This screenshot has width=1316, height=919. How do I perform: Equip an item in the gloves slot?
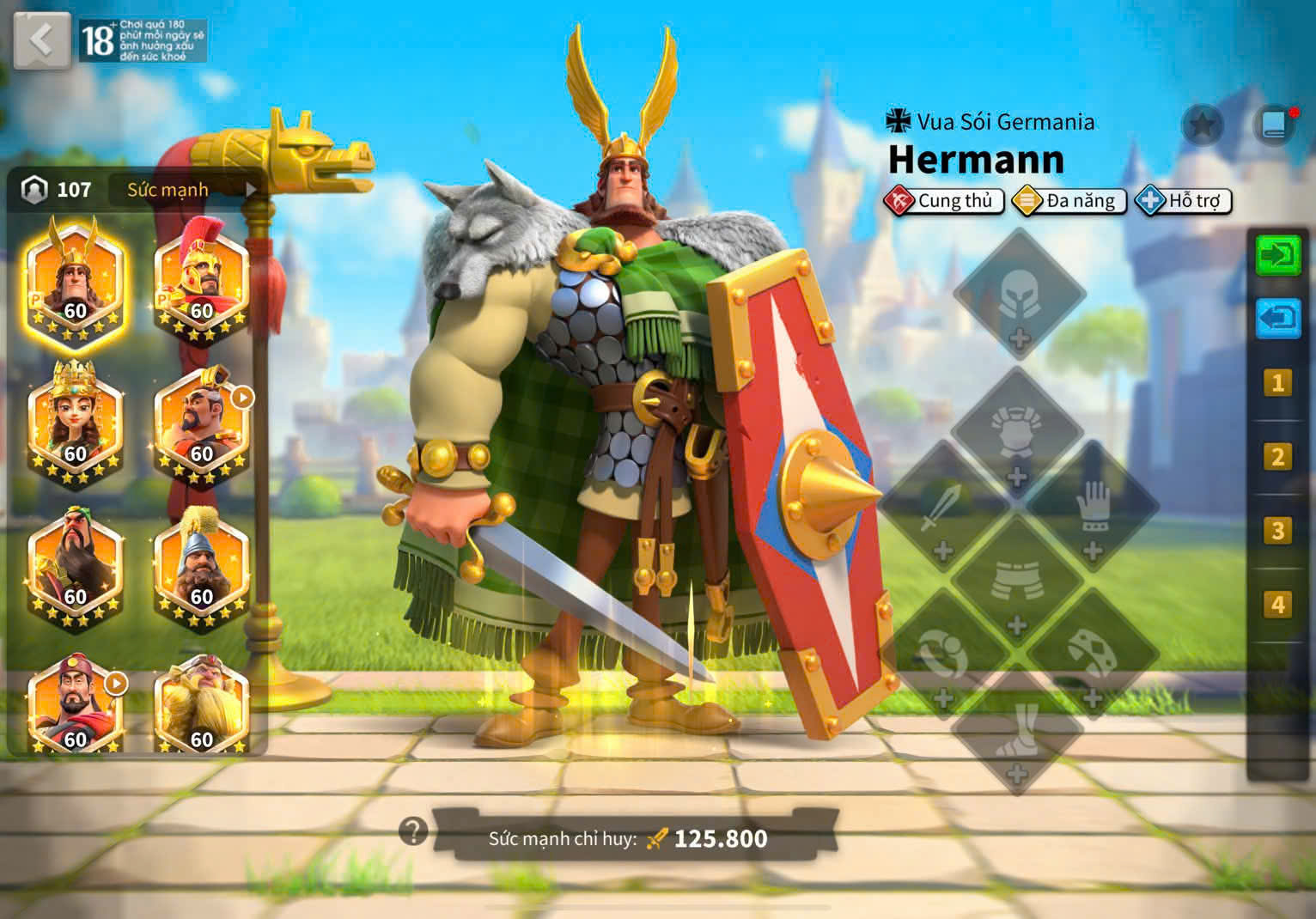(1093, 514)
